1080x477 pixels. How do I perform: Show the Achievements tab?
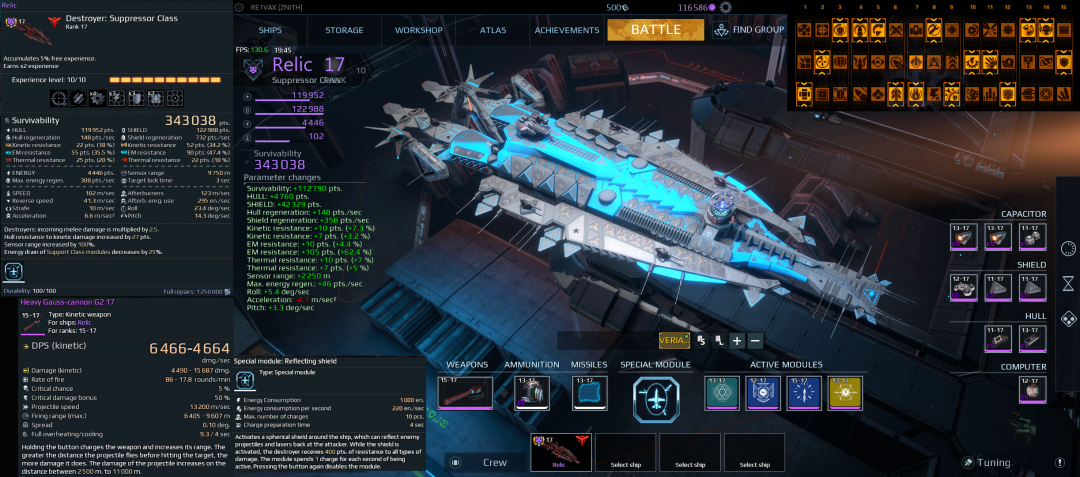[x=566, y=30]
